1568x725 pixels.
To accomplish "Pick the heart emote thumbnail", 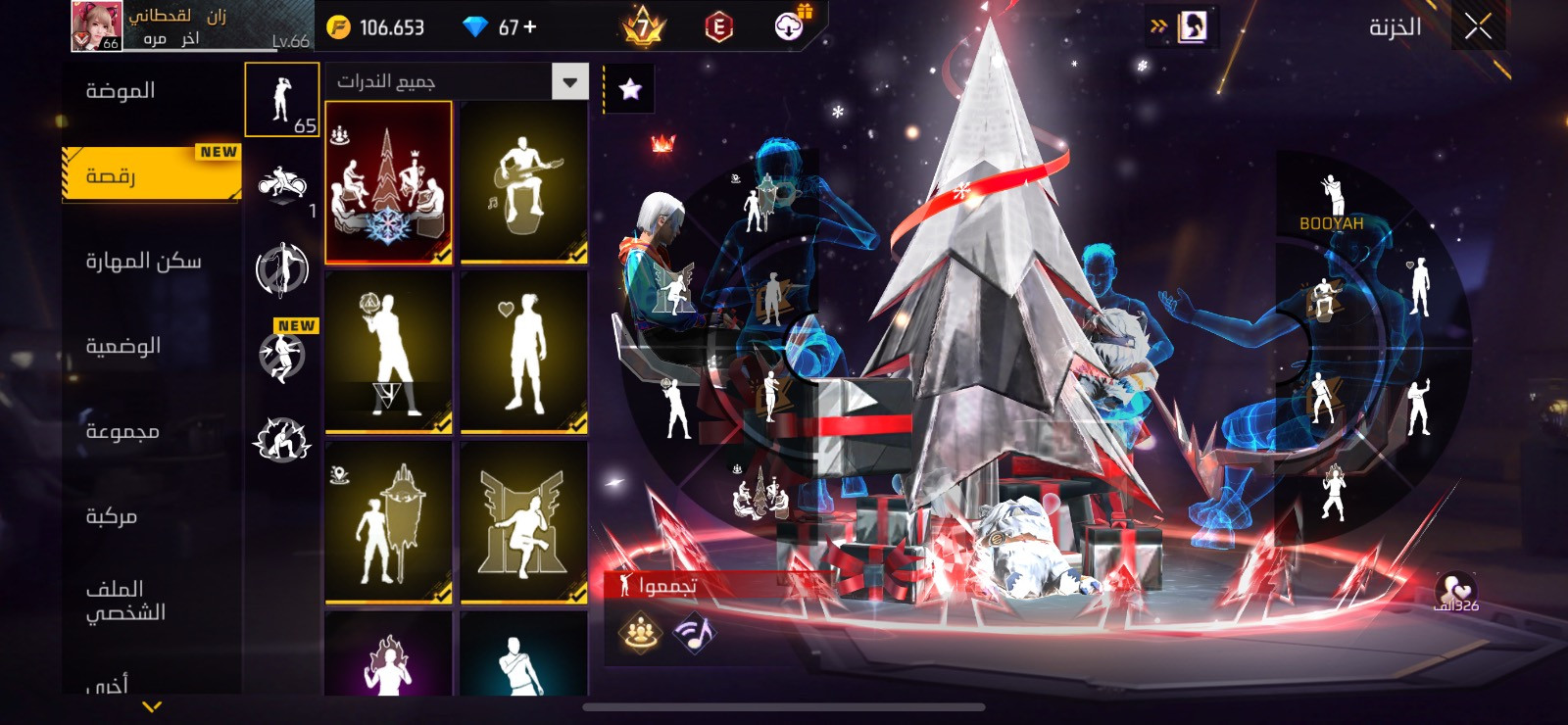I will click(x=523, y=352).
